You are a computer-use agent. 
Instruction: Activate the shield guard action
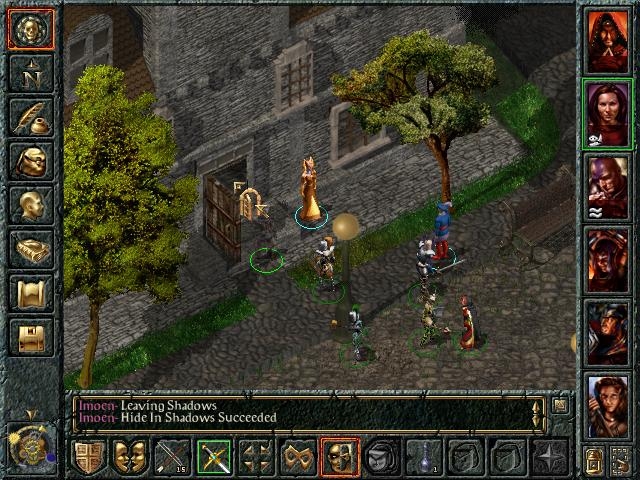(89, 458)
